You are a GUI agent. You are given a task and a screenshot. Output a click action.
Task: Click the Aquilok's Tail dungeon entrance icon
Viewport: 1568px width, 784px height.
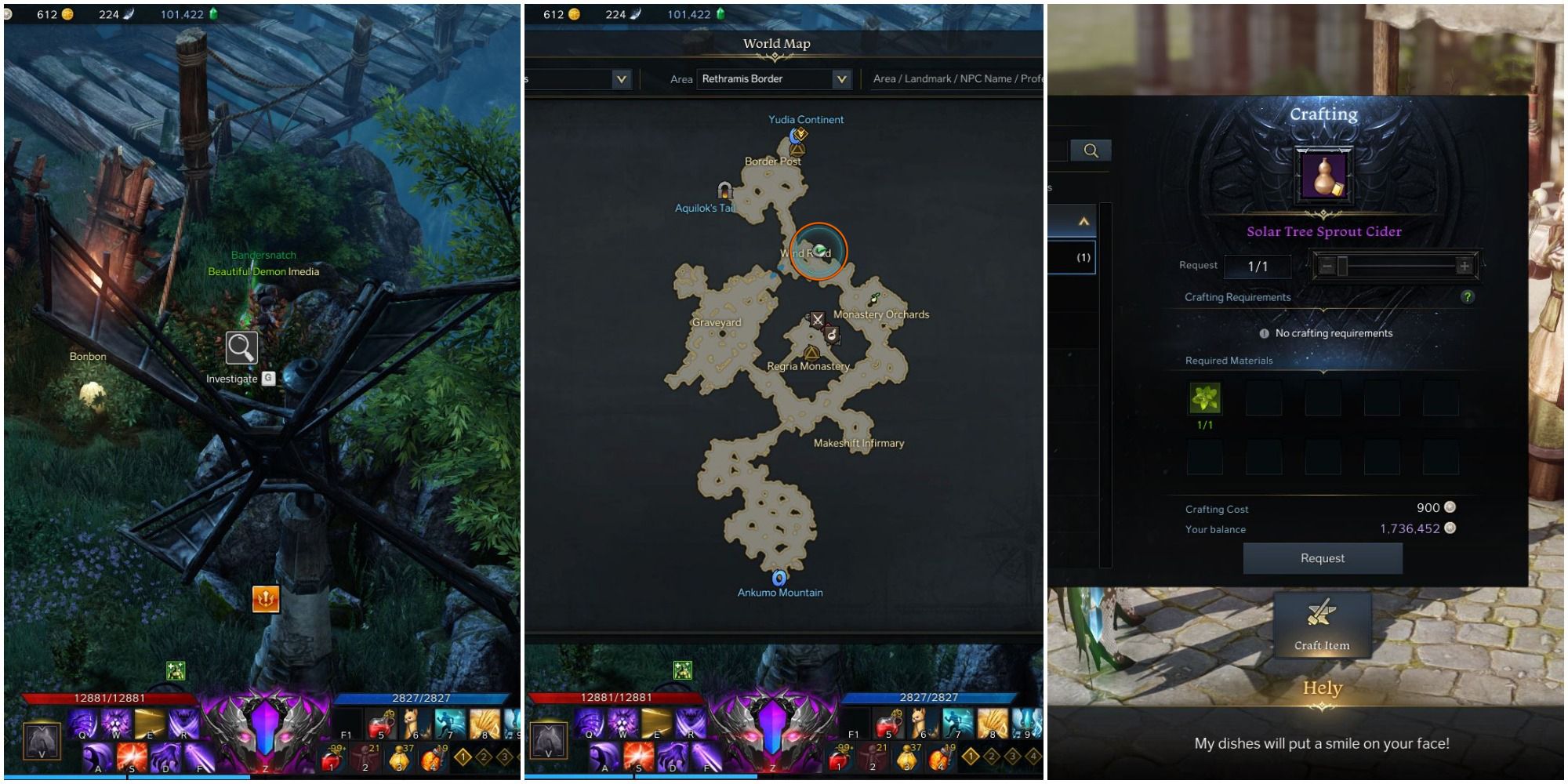724,191
